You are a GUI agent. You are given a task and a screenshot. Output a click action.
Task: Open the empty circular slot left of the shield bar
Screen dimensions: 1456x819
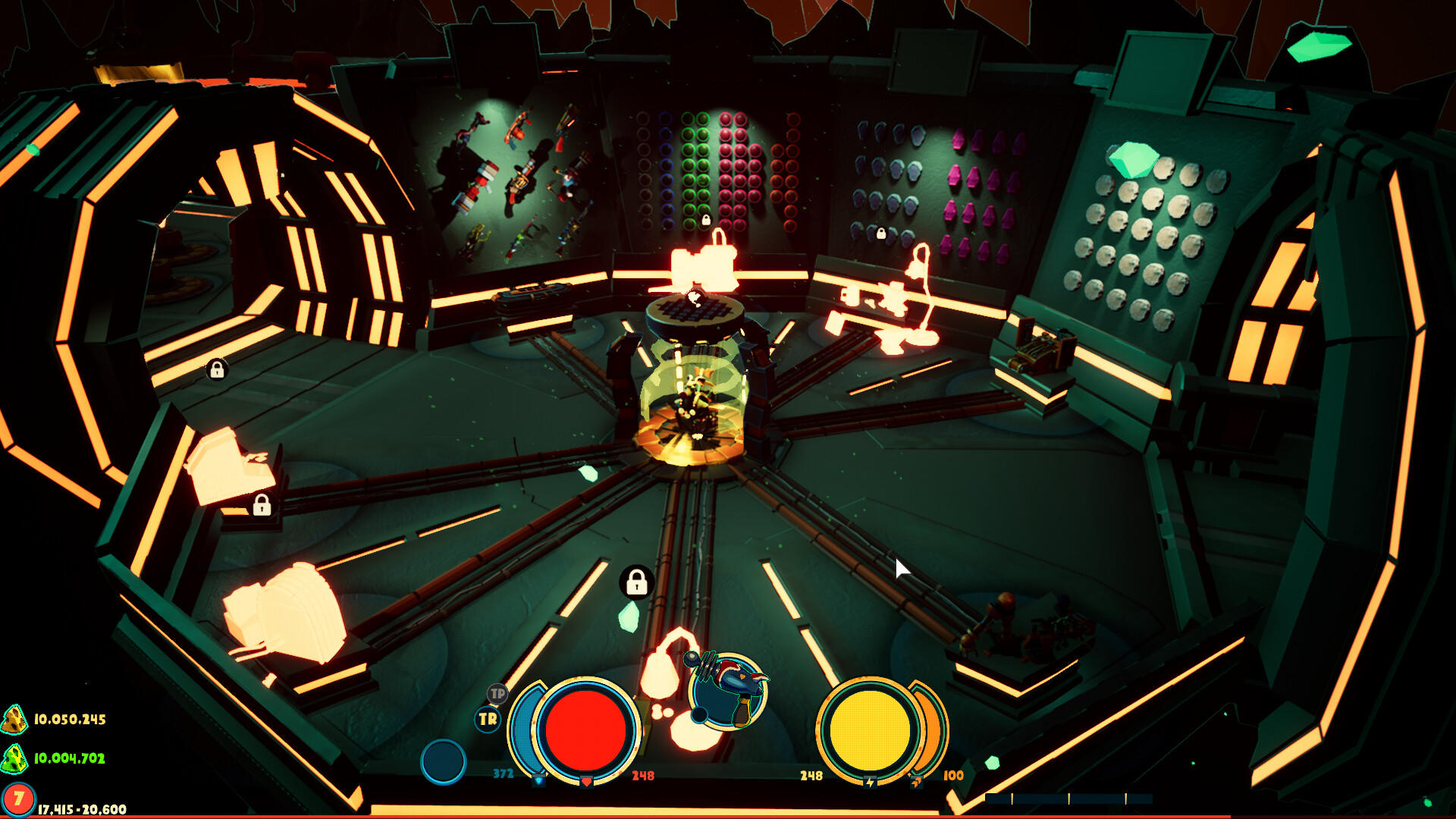(443, 761)
